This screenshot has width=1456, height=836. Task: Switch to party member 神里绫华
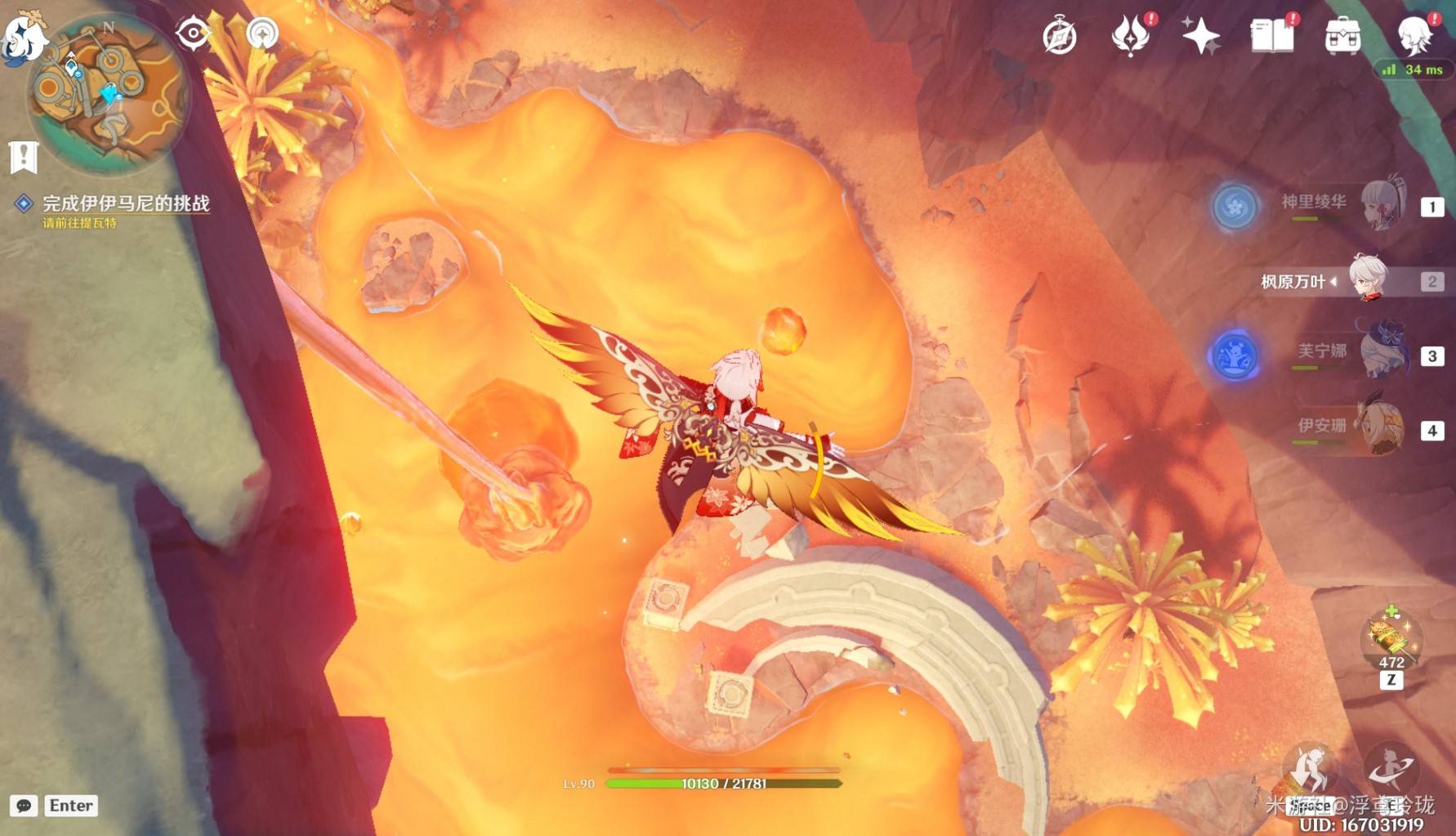coord(1381,205)
